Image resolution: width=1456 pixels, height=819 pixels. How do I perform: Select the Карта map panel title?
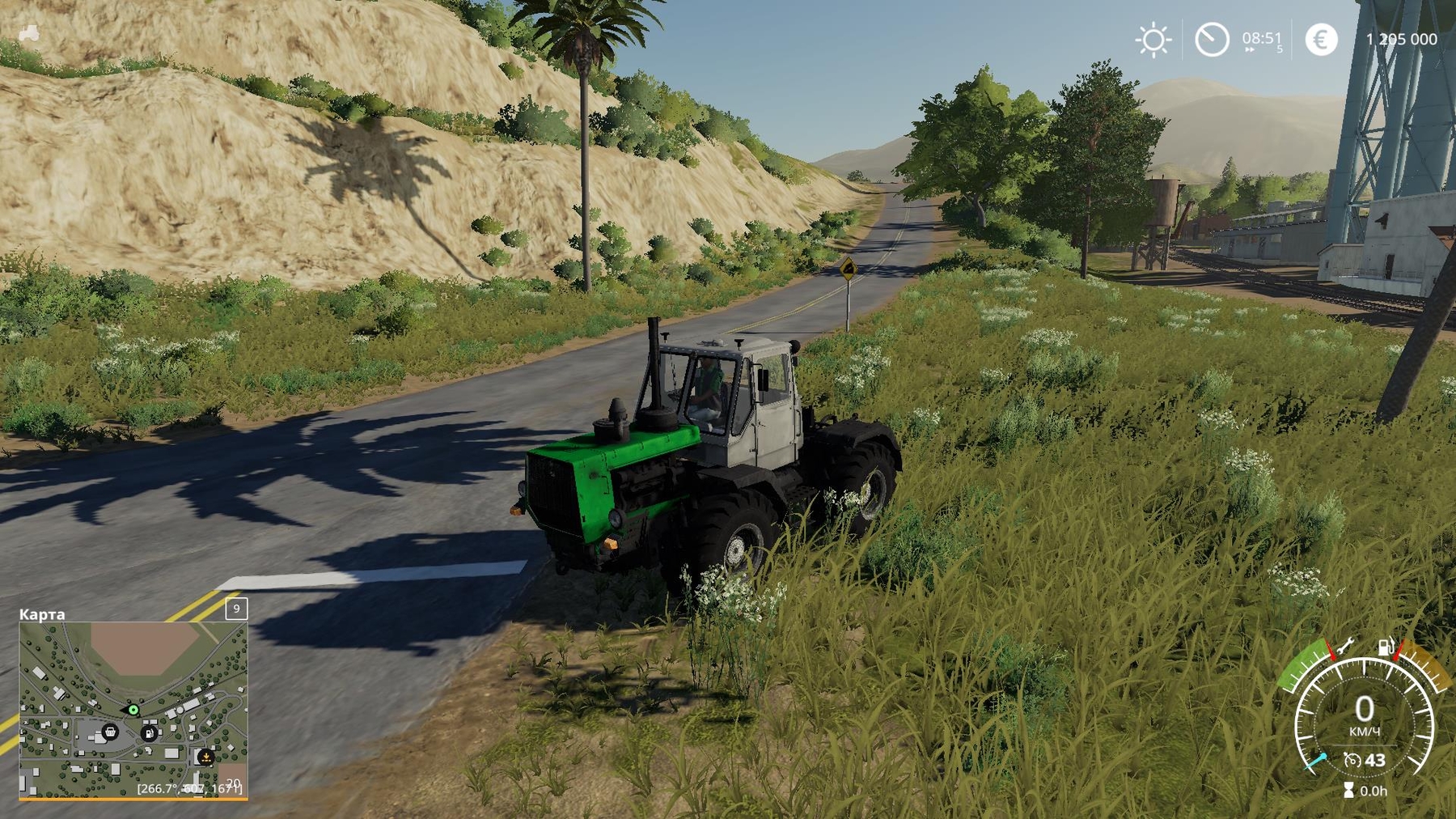click(41, 613)
